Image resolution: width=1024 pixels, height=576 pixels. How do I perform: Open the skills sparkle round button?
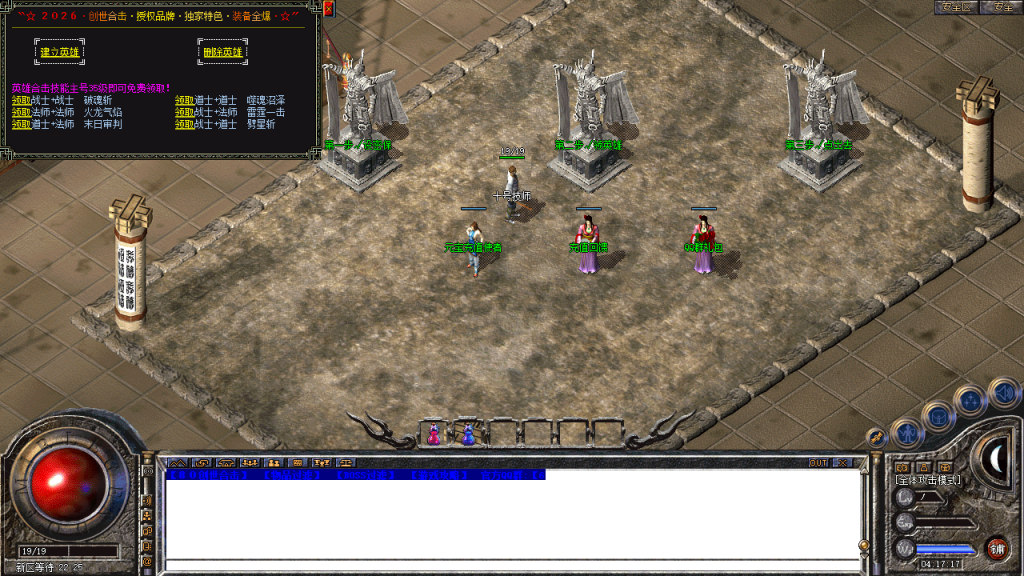[971, 401]
